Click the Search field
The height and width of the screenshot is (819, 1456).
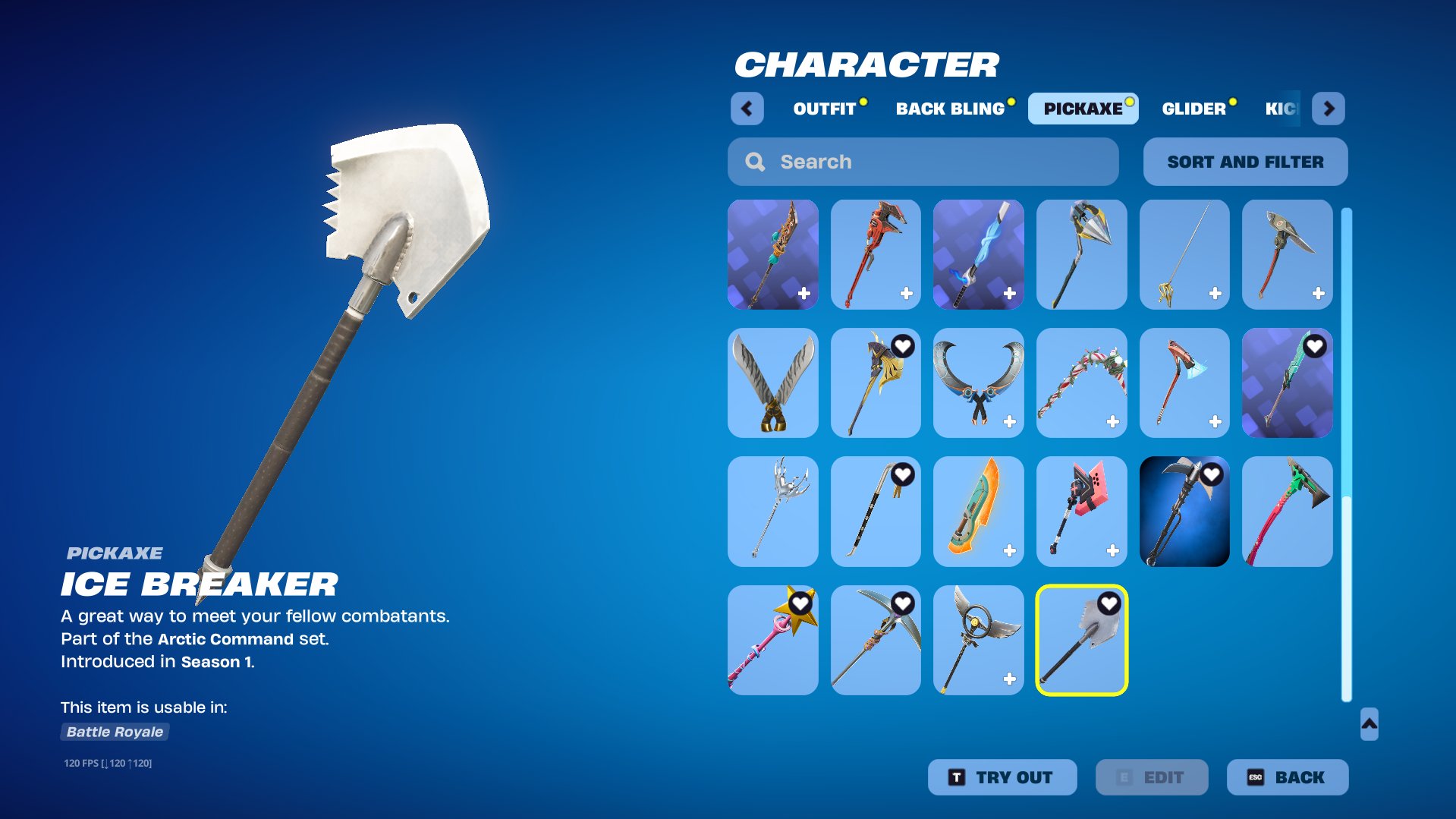pyautogui.click(x=923, y=162)
